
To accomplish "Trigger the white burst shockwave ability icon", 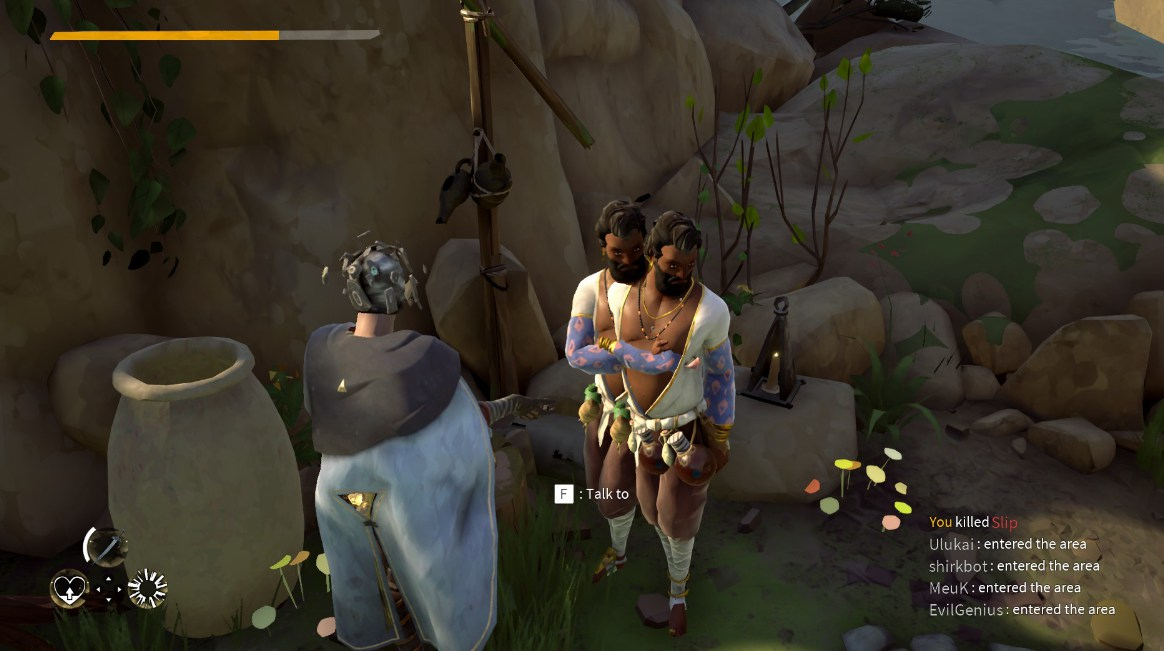I will coord(147,589).
